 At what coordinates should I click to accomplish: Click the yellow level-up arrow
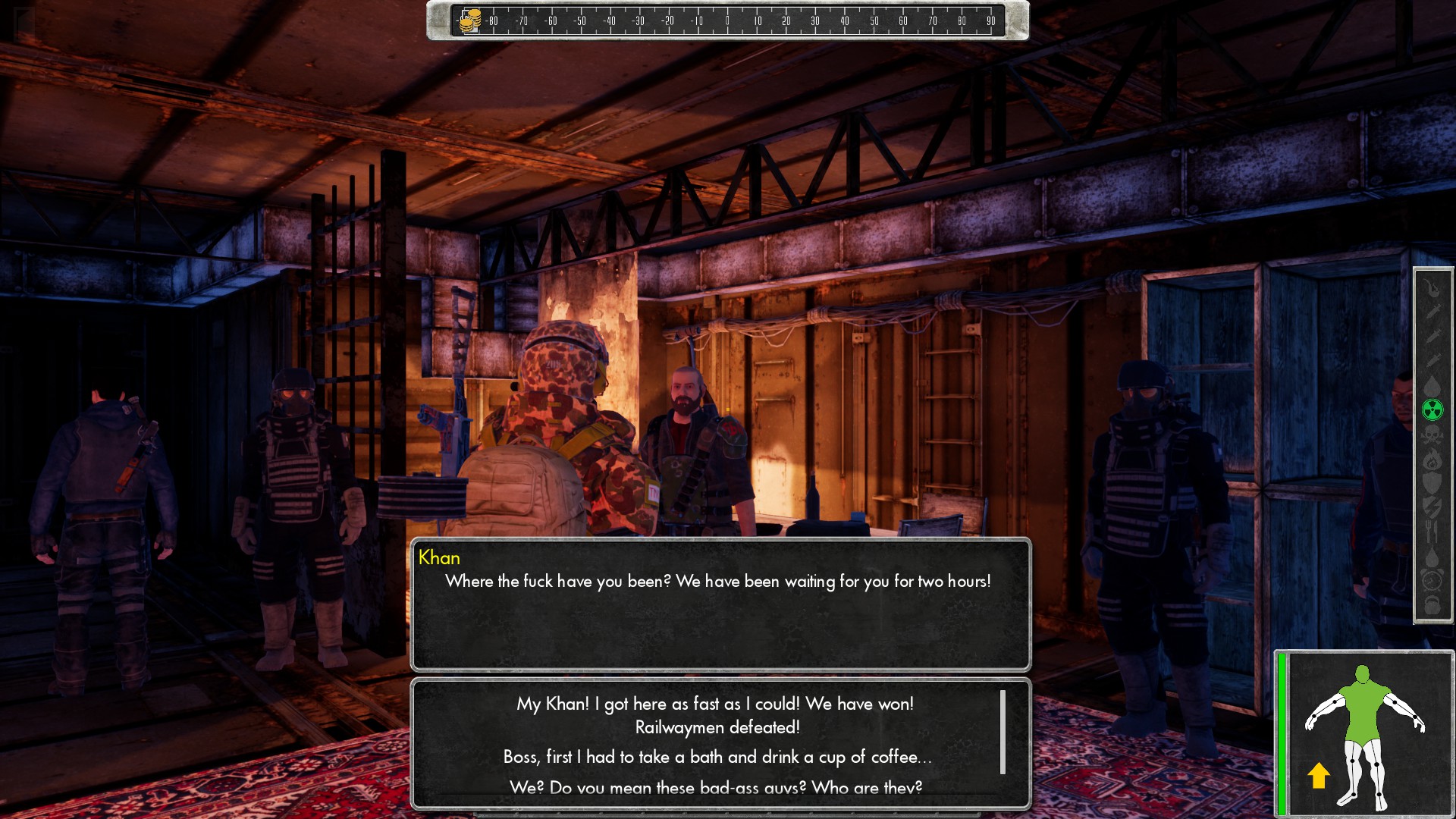[1319, 775]
